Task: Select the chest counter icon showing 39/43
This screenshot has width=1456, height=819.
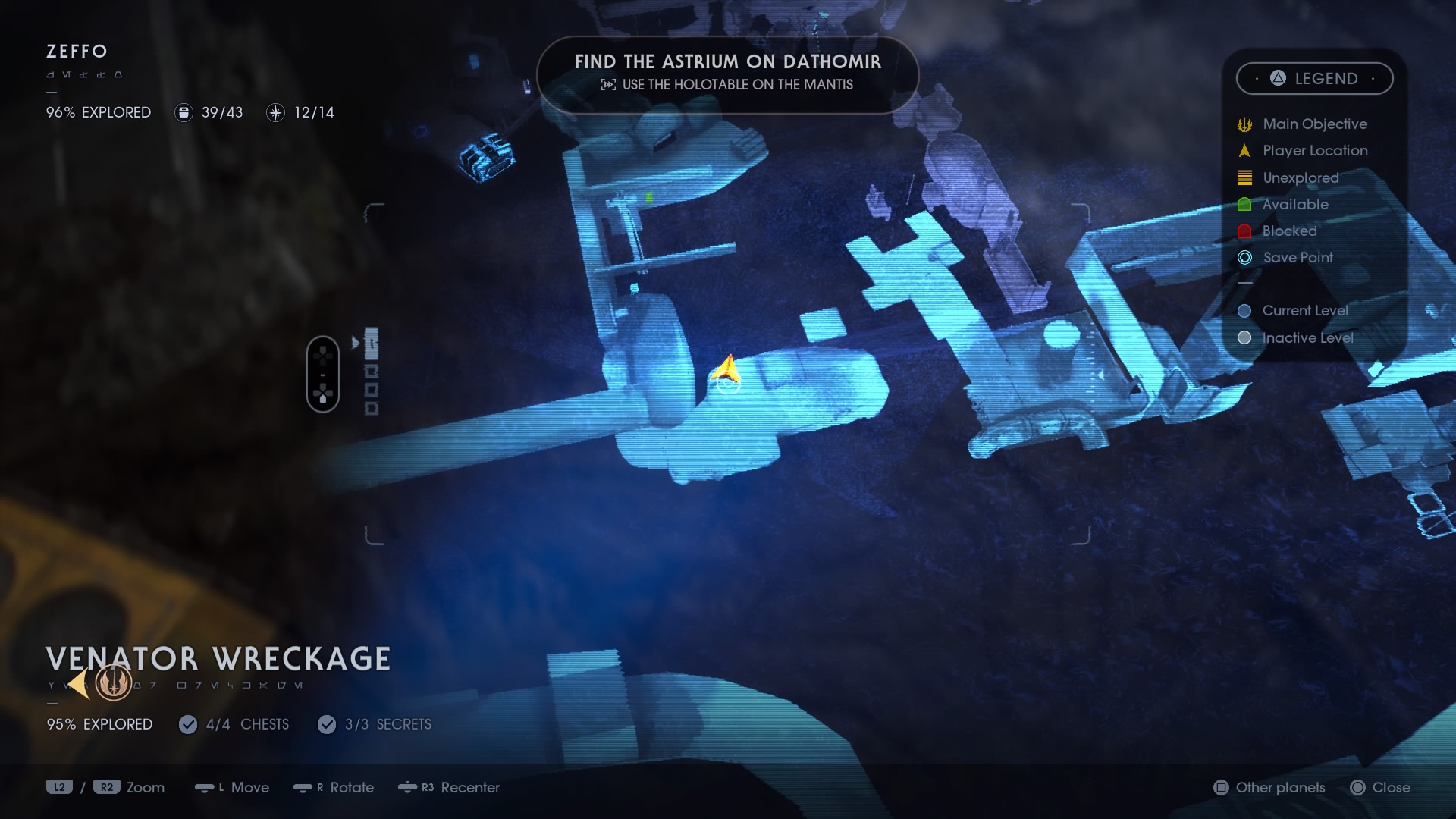Action: [183, 112]
